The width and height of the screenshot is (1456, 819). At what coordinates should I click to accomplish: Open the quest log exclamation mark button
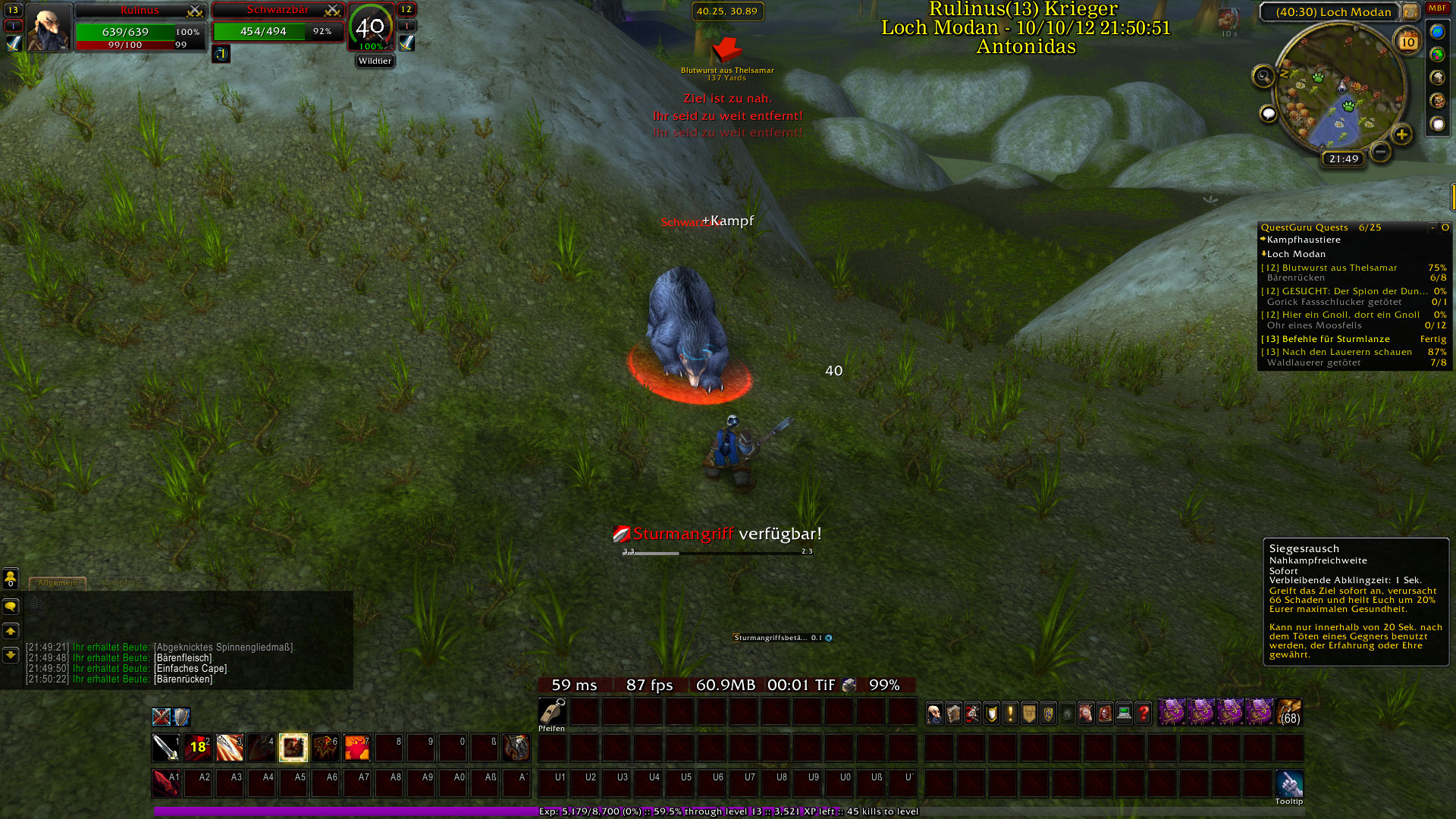[x=1010, y=713]
